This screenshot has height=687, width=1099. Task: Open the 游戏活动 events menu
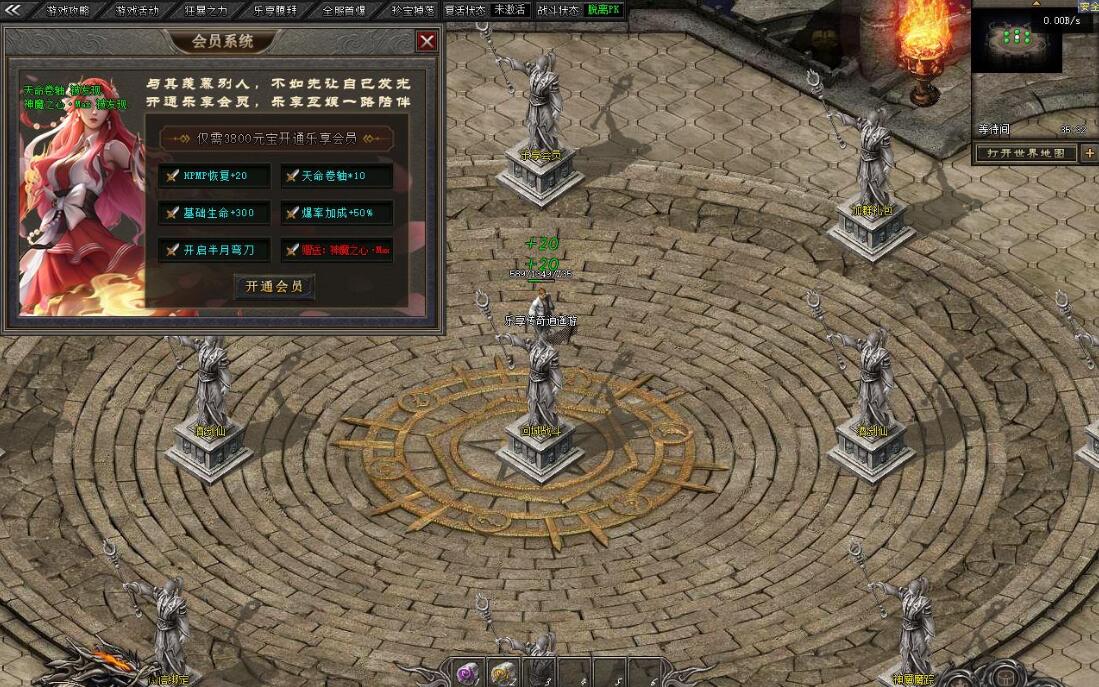[137, 10]
